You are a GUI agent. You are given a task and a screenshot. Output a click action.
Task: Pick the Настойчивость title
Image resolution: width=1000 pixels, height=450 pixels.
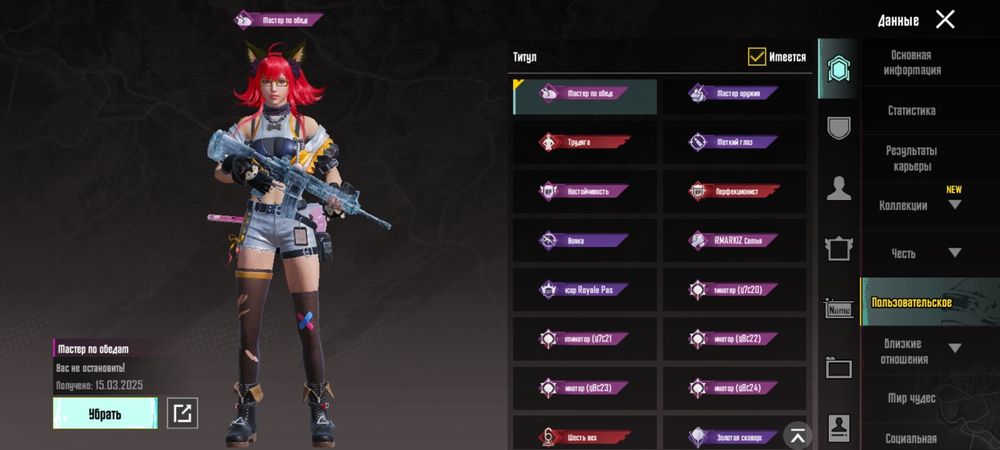tap(585, 190)
